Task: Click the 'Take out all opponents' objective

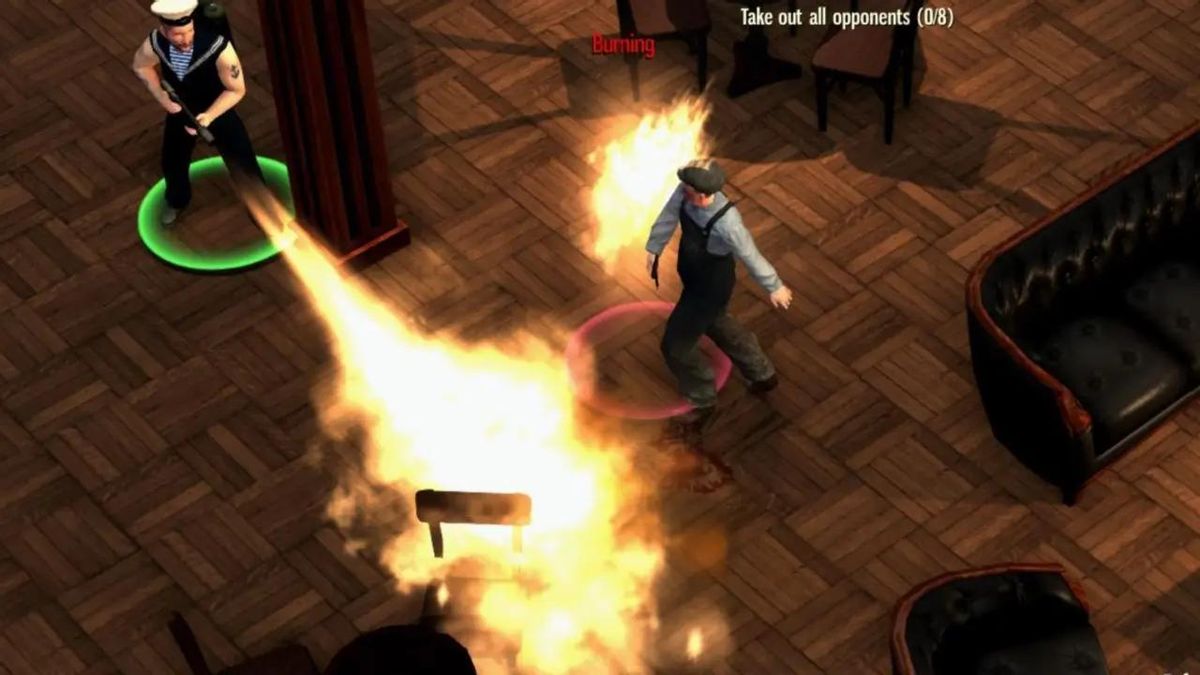Action: tap(845, 17)
